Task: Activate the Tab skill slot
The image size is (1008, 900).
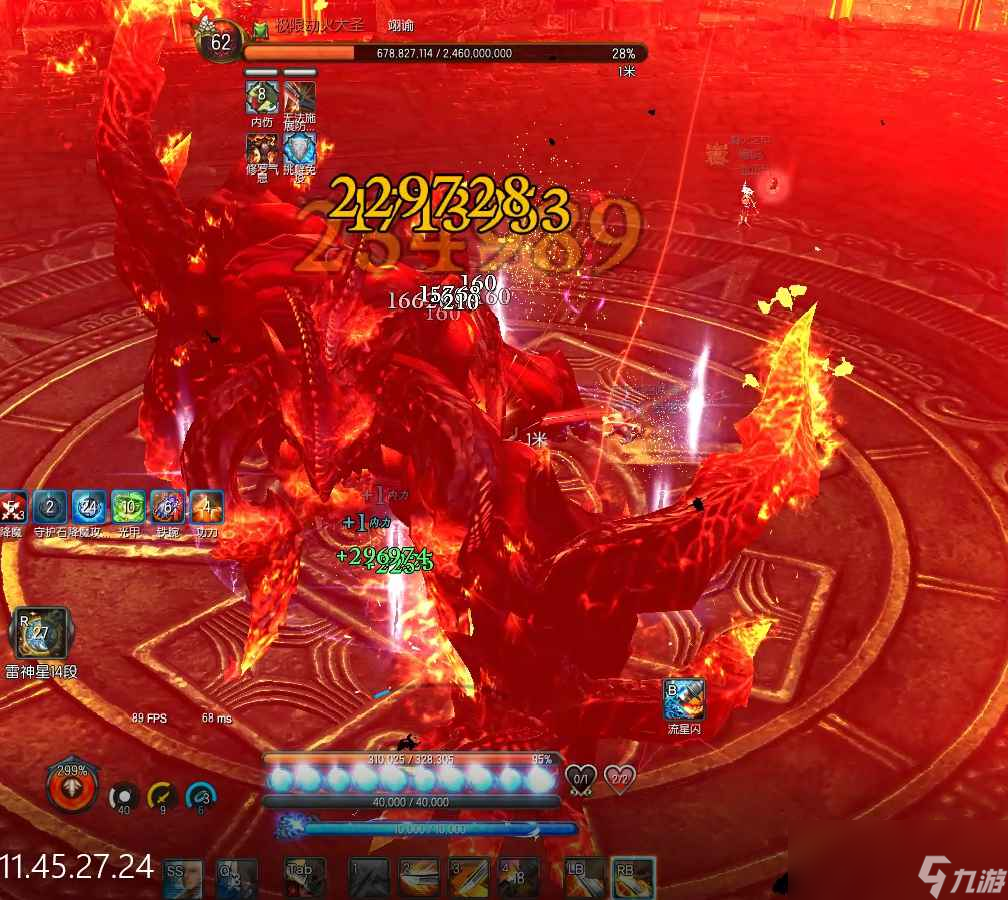Action: point(305,878)
